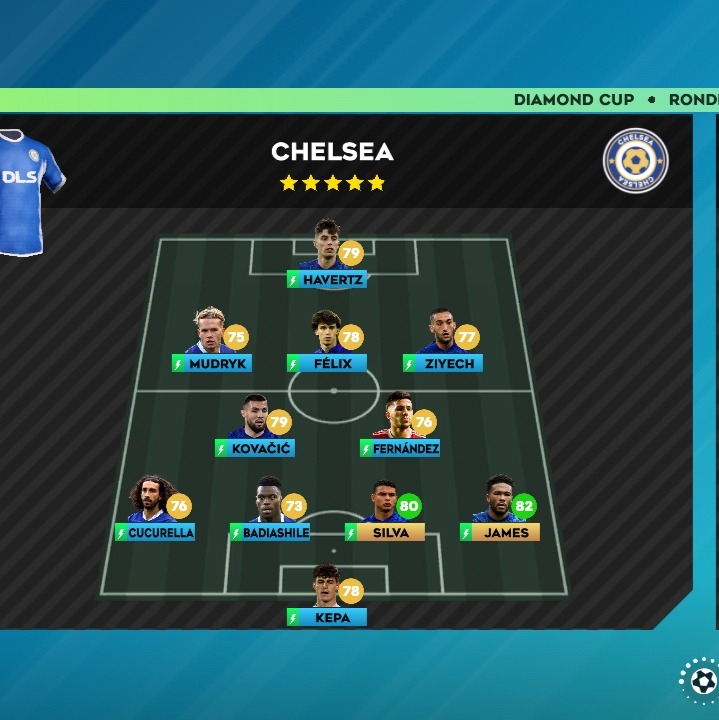Tap Félix in attacking midfield
Screen dimensions: 719x720
(x=327, y=342)
